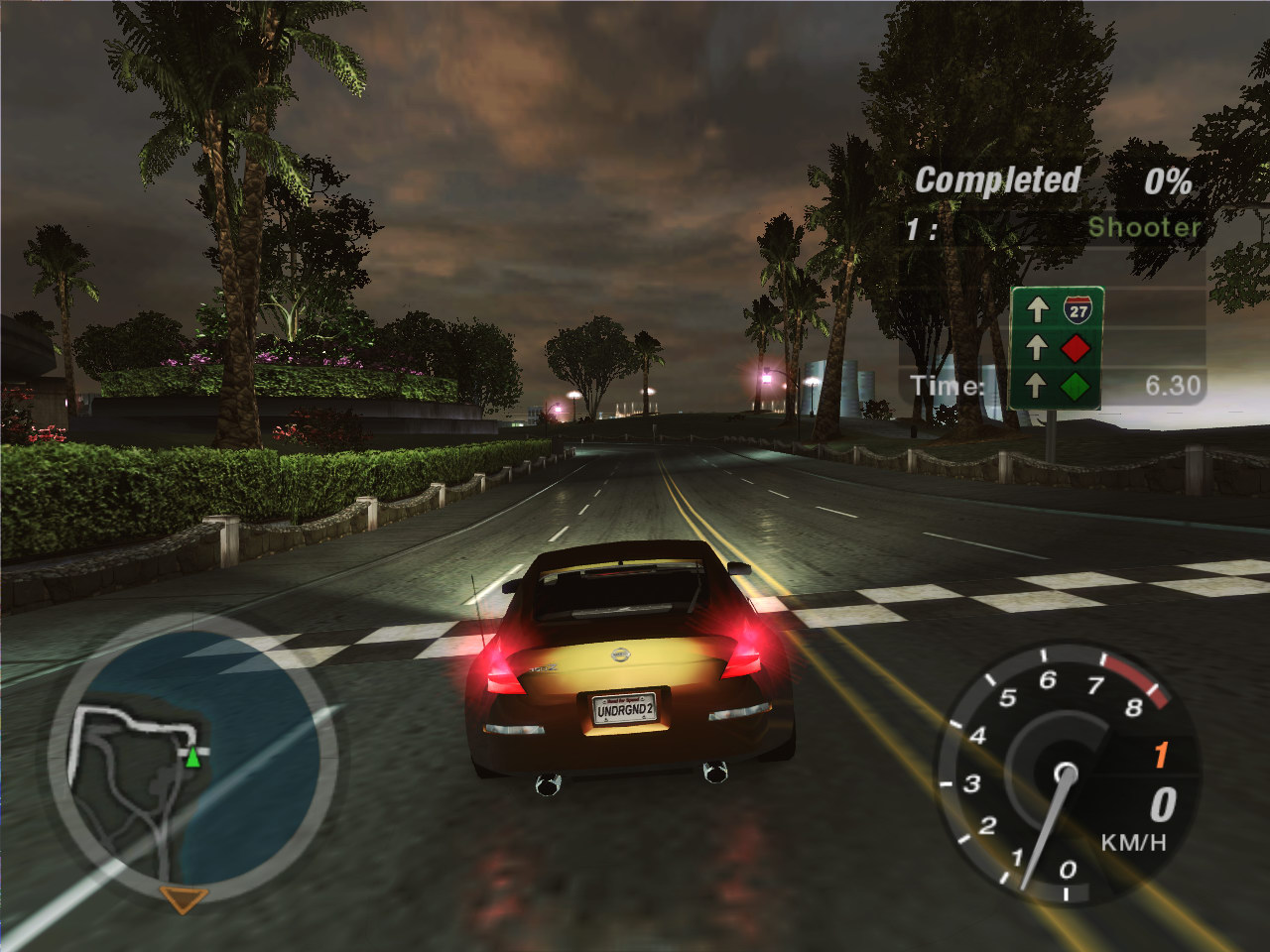Image resolution: width=1270 pixels, height=952 pixels.
Task: Select the Shooter row in race standings
Action: 1053,228
